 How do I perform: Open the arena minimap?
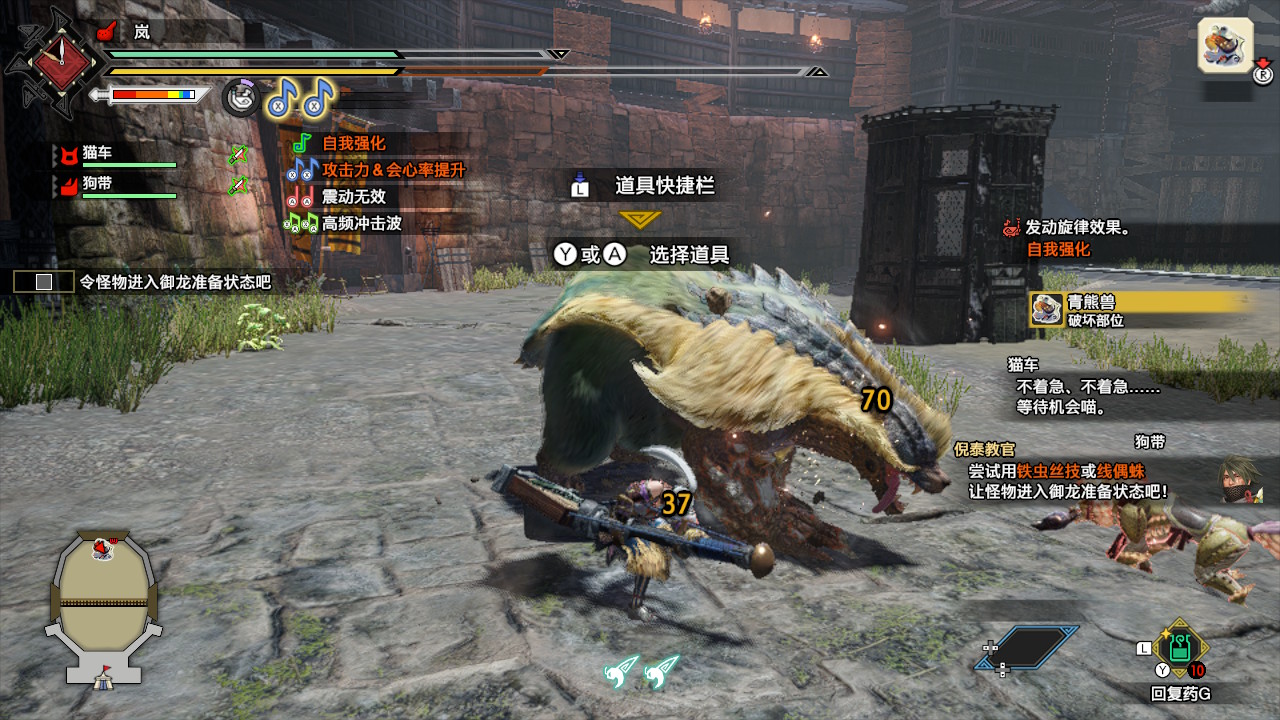click(103, 607)
